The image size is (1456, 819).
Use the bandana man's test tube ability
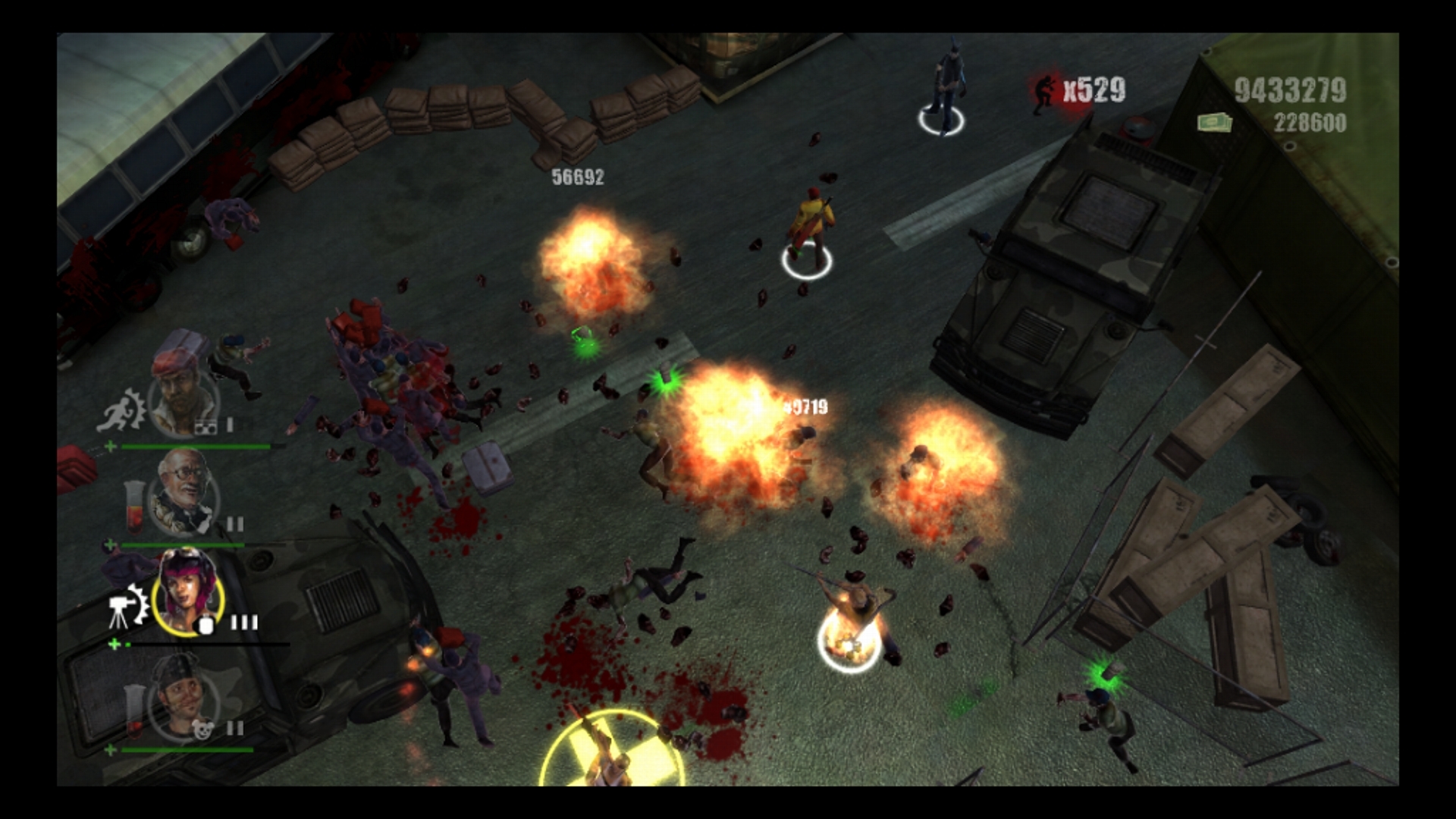[x=135, y=711]
